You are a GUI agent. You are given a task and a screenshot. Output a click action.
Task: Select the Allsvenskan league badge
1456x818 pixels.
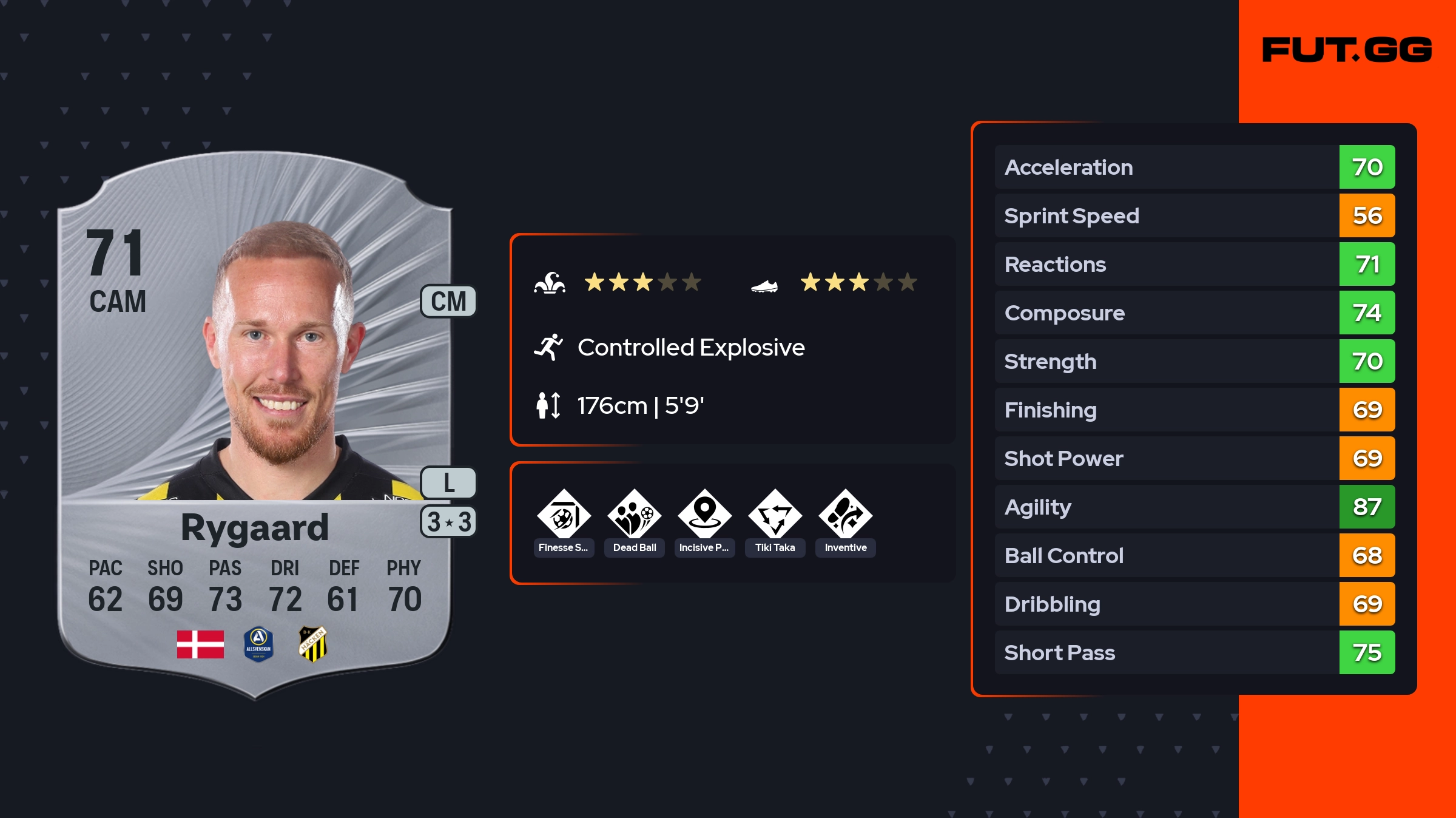258,644
